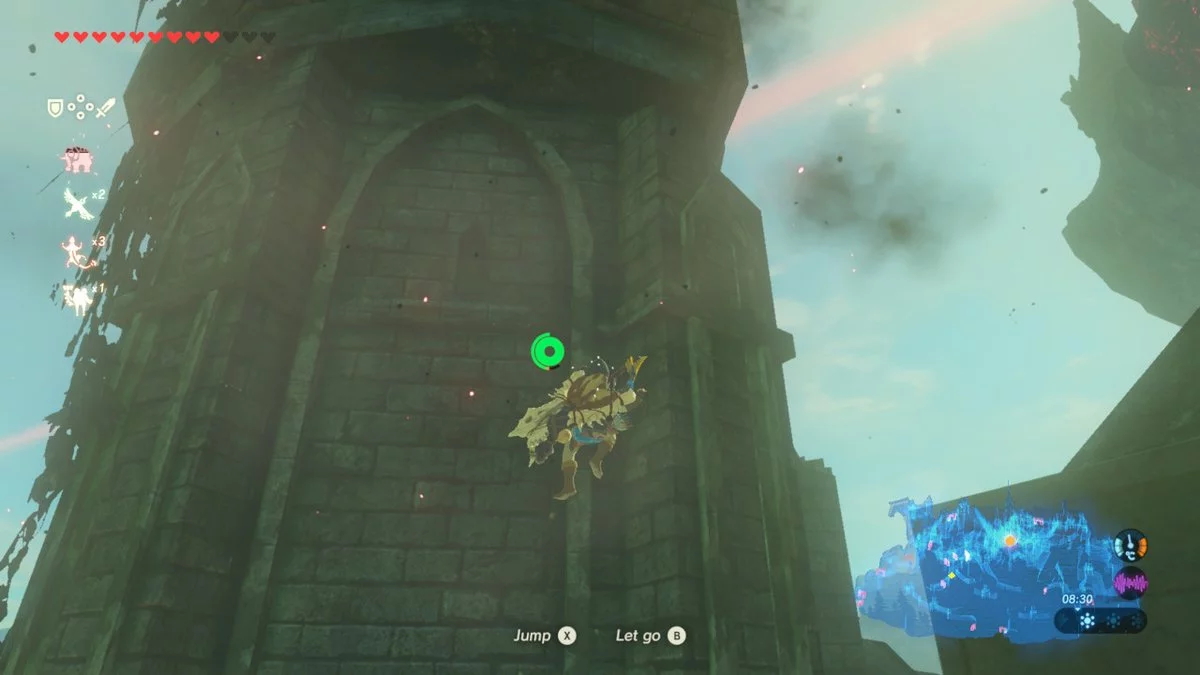Image resolution: width=1200 pixels, height=675 pixels.
Task: Click the pink elephant Mipha's Grace icon
Action: coord(76,159)
